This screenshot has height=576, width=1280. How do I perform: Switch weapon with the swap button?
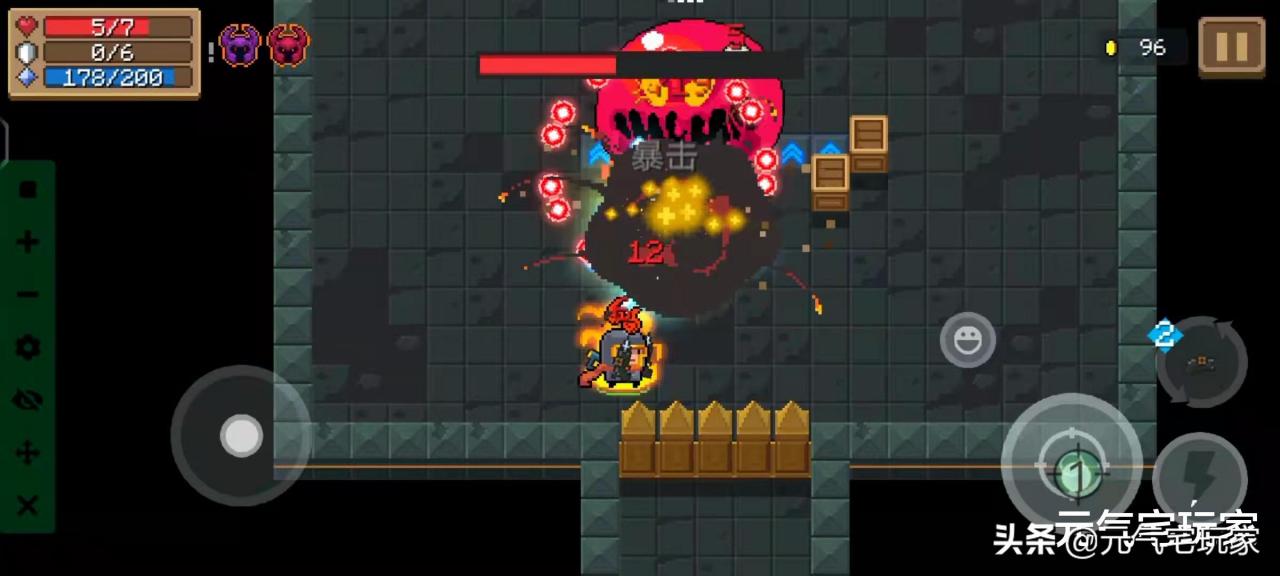point(1201,362)
